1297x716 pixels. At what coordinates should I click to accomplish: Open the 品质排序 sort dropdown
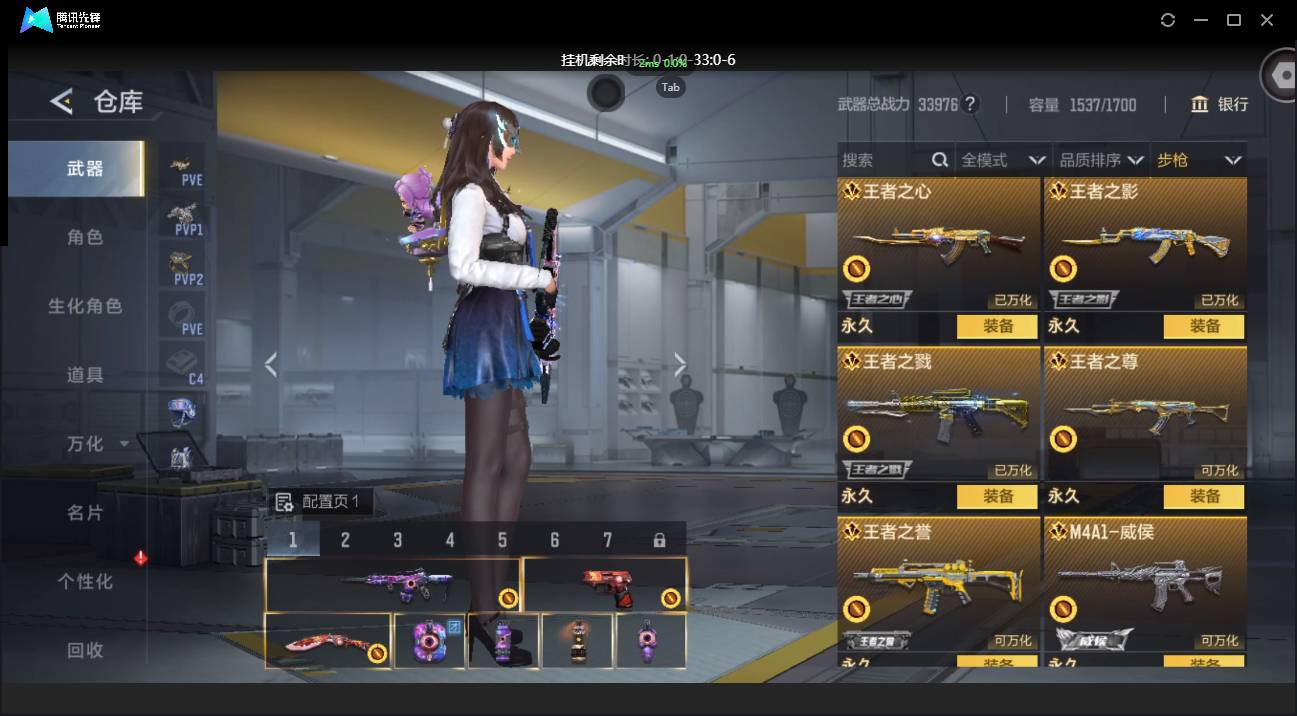(1101, 160)
